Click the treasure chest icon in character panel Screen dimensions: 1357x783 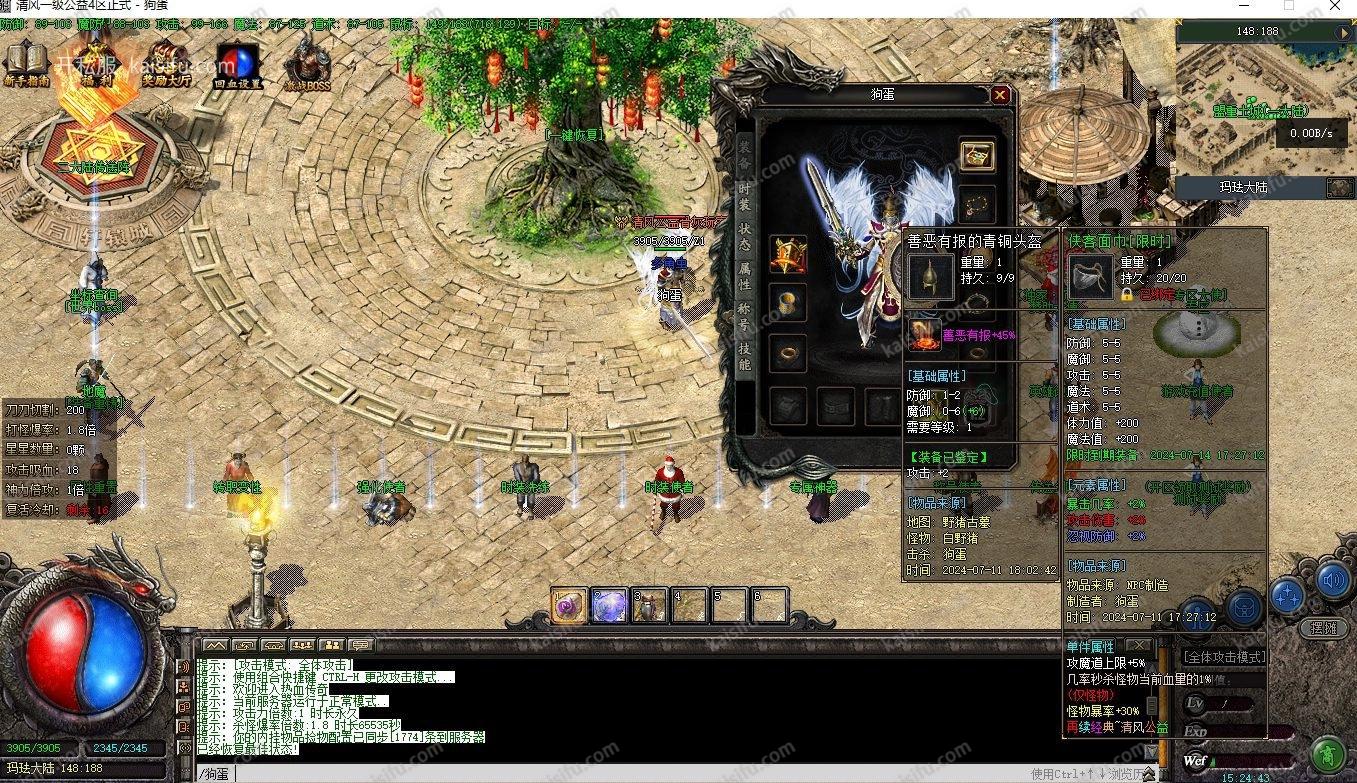coord(977,155)
